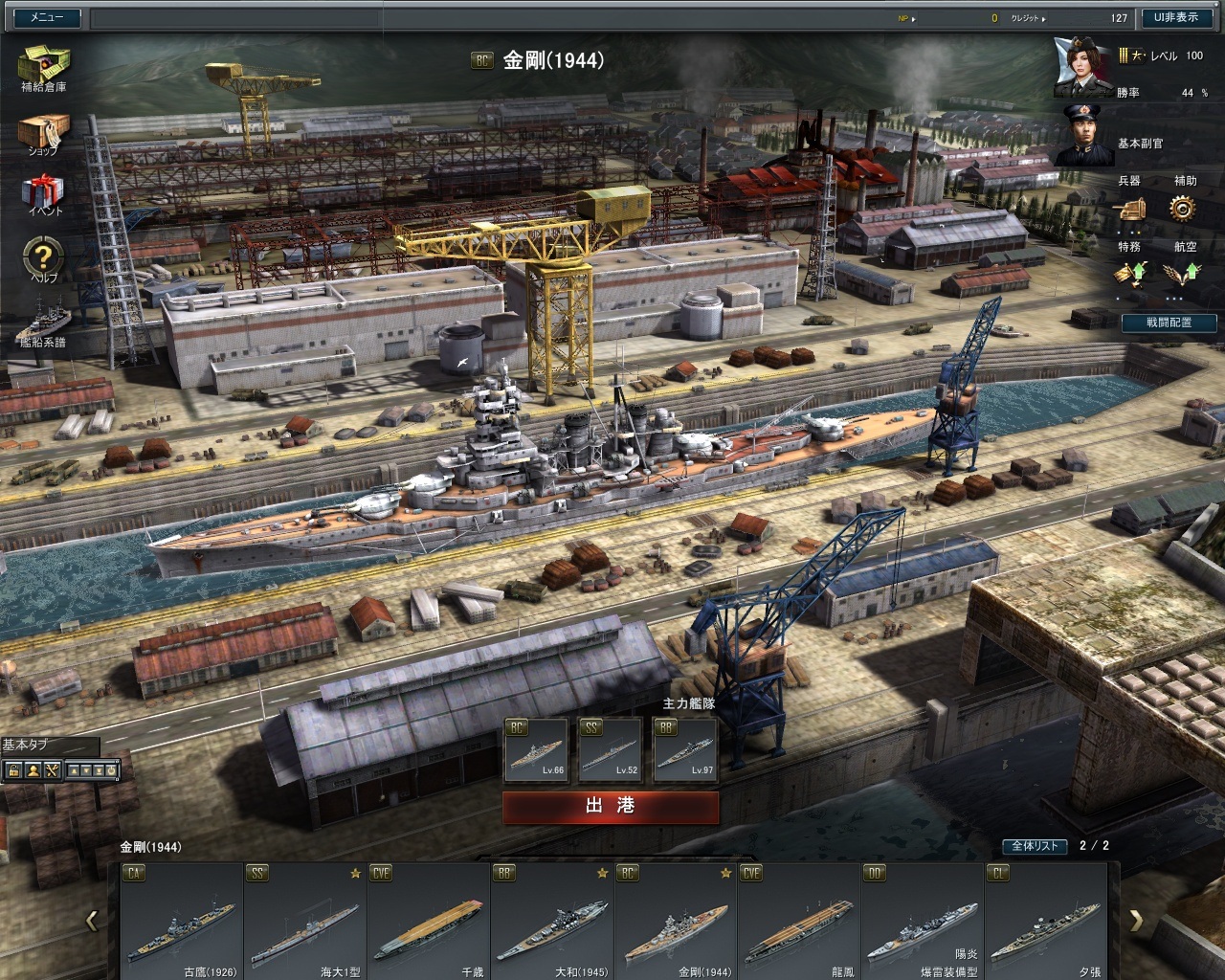Open the 全体リスト full list button
1225x980 pixels.
[x=1035, y=846]
